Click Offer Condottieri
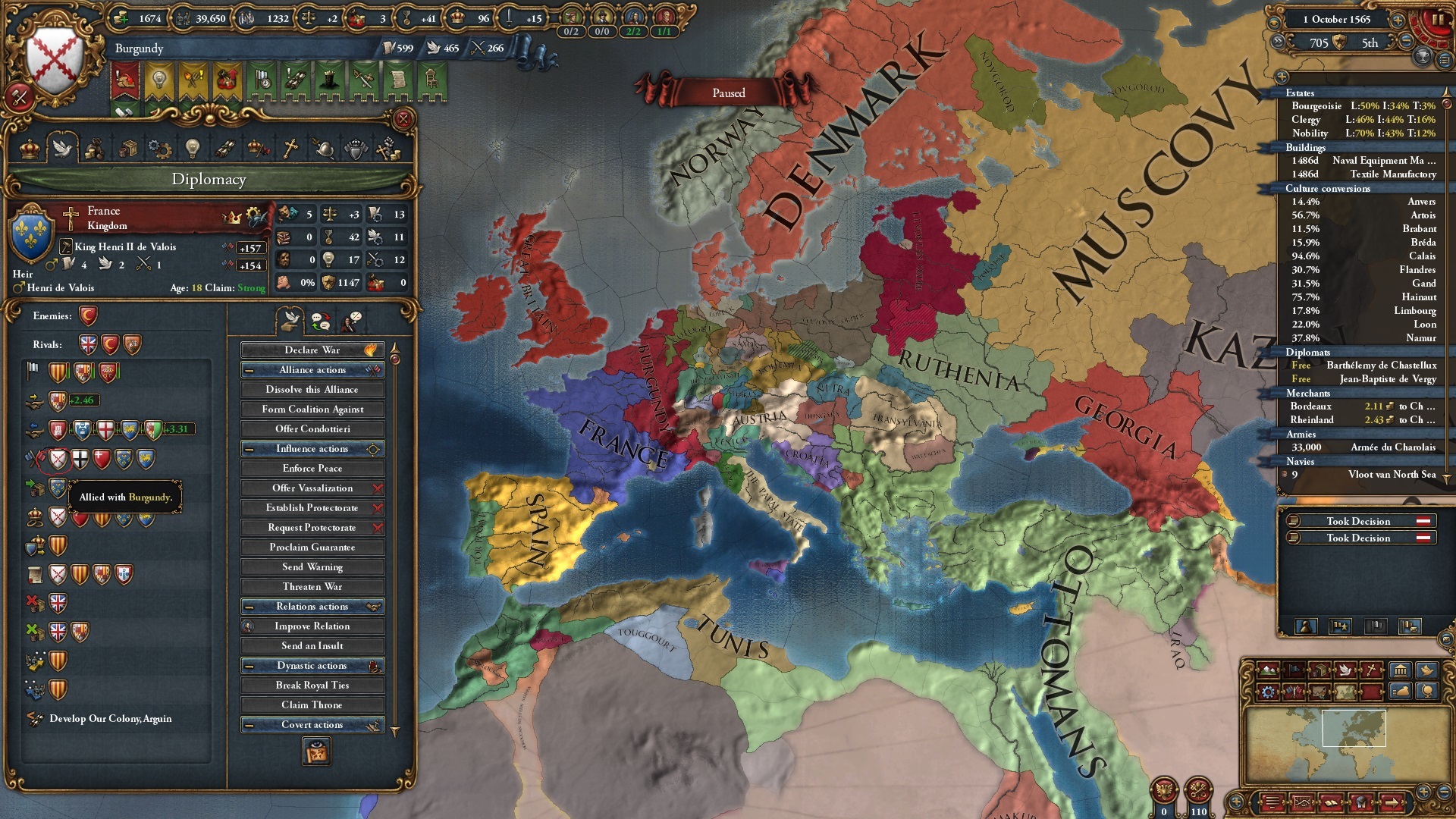Screen dimensions: 1456x819 pos(312,429)
